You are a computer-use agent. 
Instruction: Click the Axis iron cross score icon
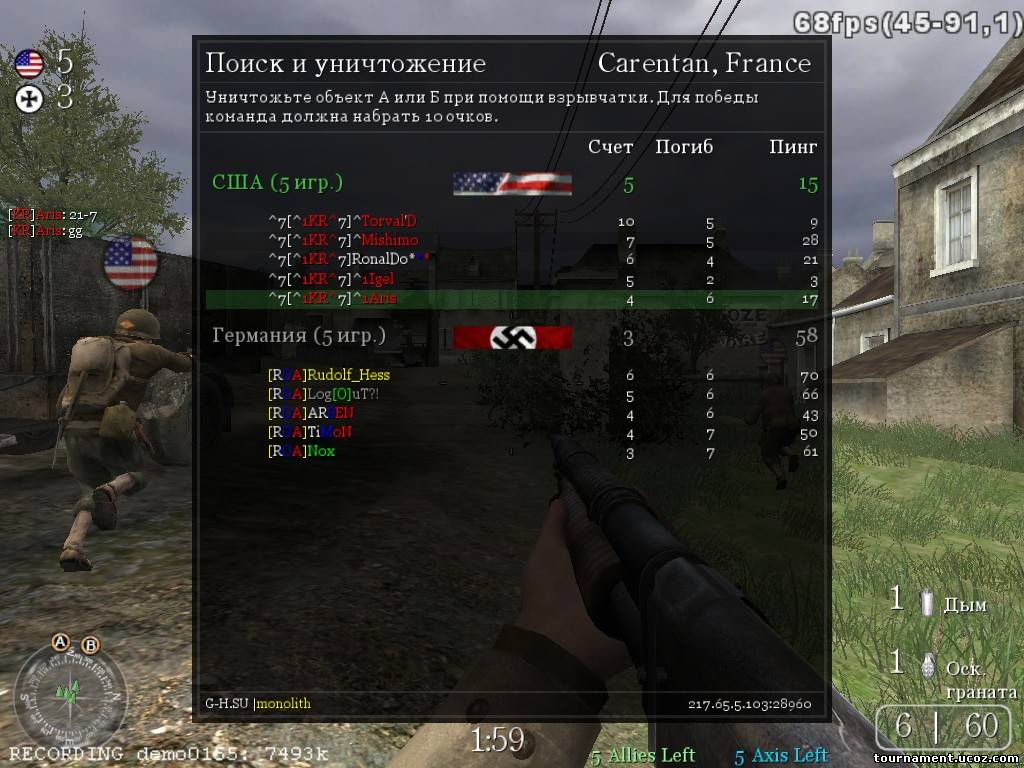[x=30, y=98]
